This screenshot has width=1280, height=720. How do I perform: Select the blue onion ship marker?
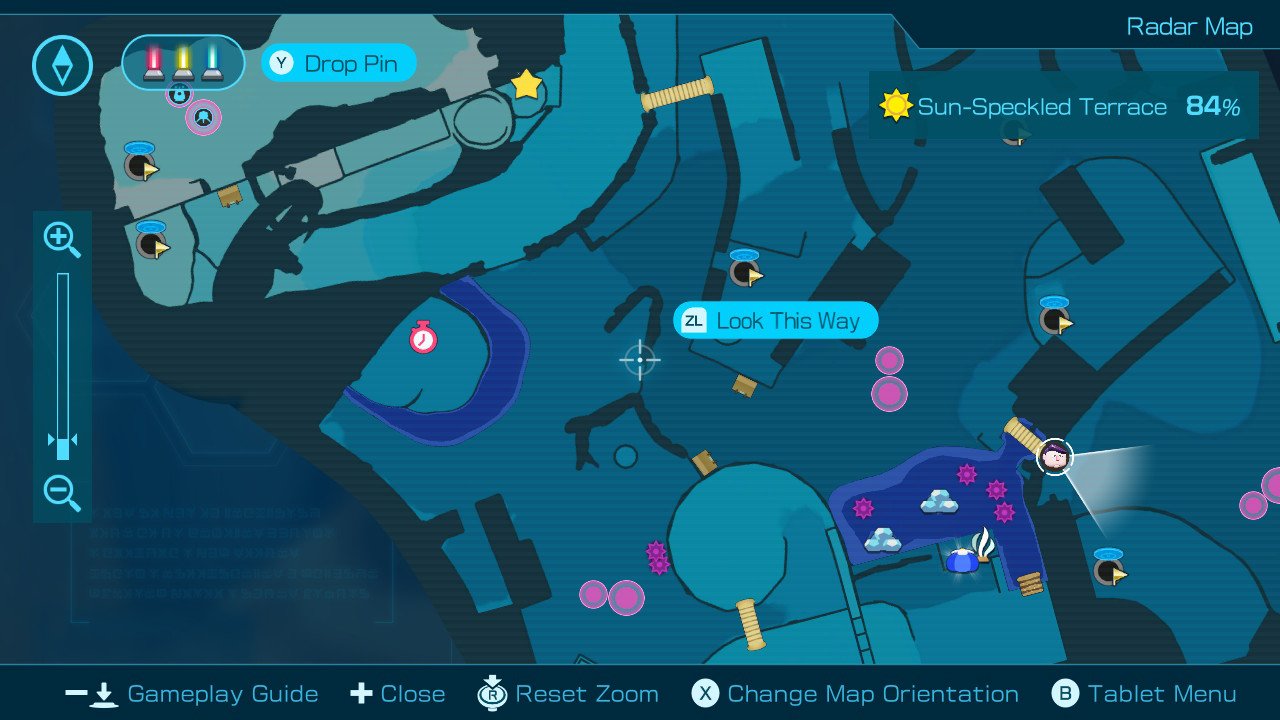[x=962, y=560]
